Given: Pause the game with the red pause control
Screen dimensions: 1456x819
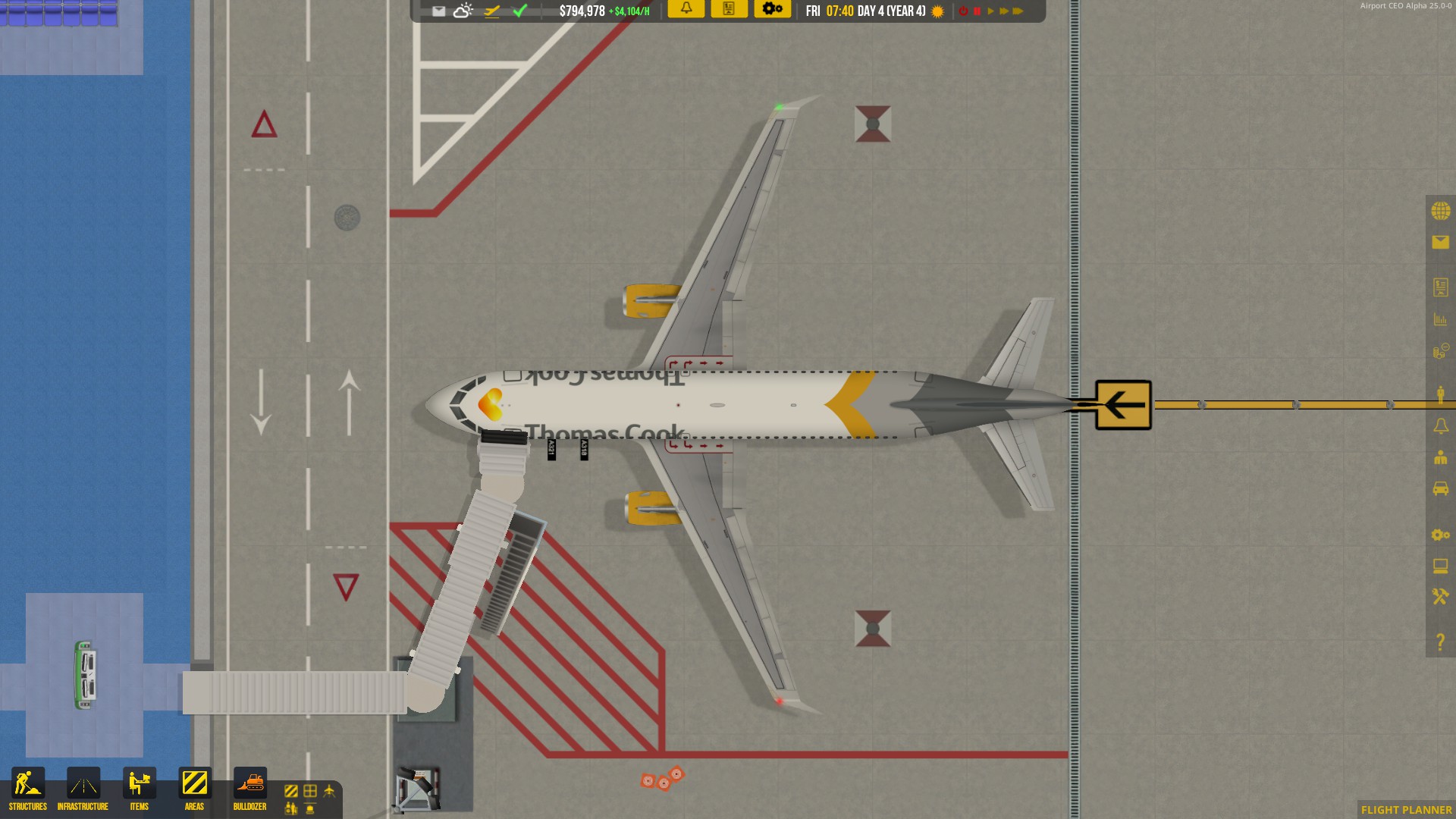Looking at the screenshot, I should coord(977,11).
